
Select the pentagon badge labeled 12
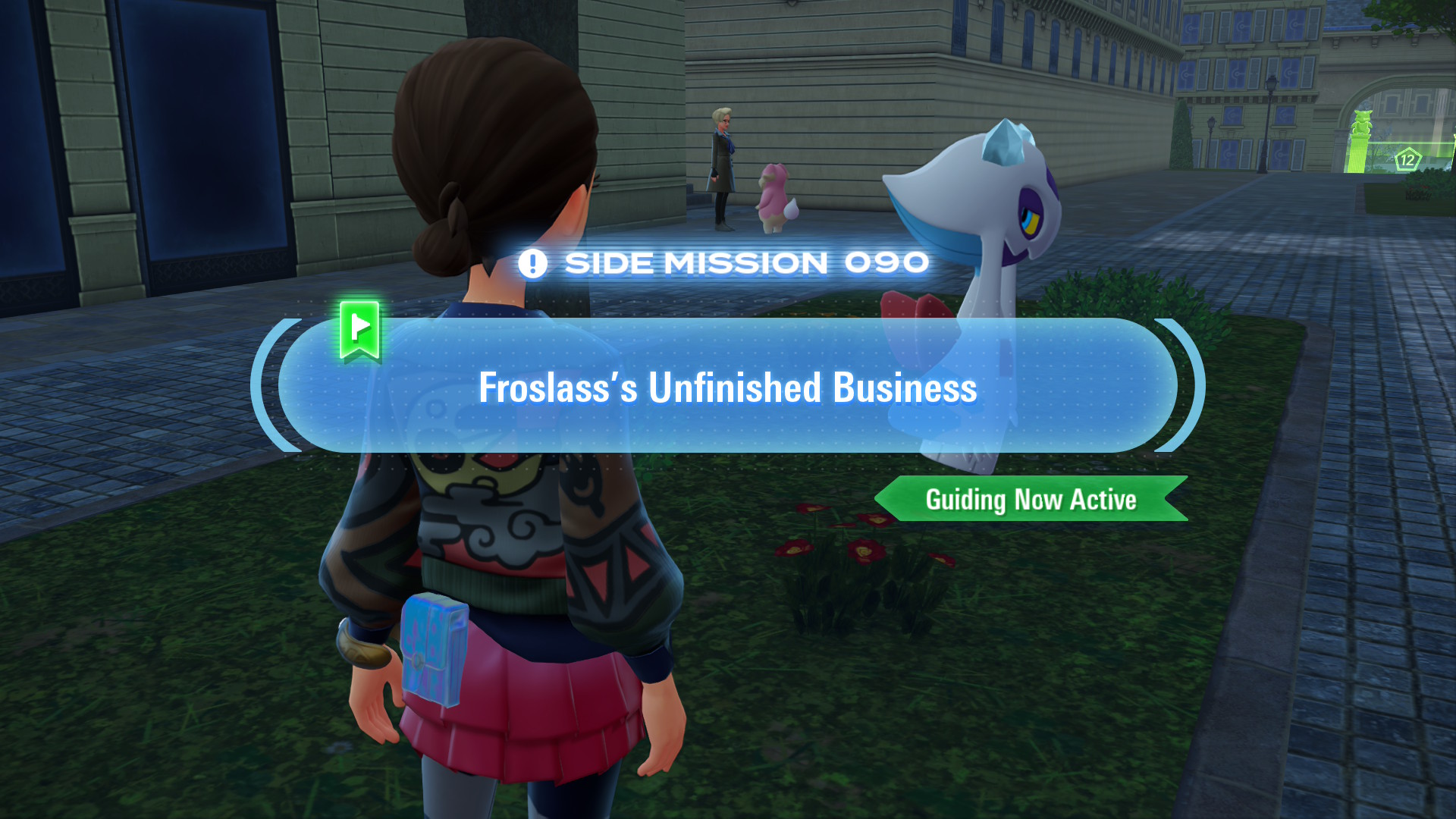[x=1408, y=157]
